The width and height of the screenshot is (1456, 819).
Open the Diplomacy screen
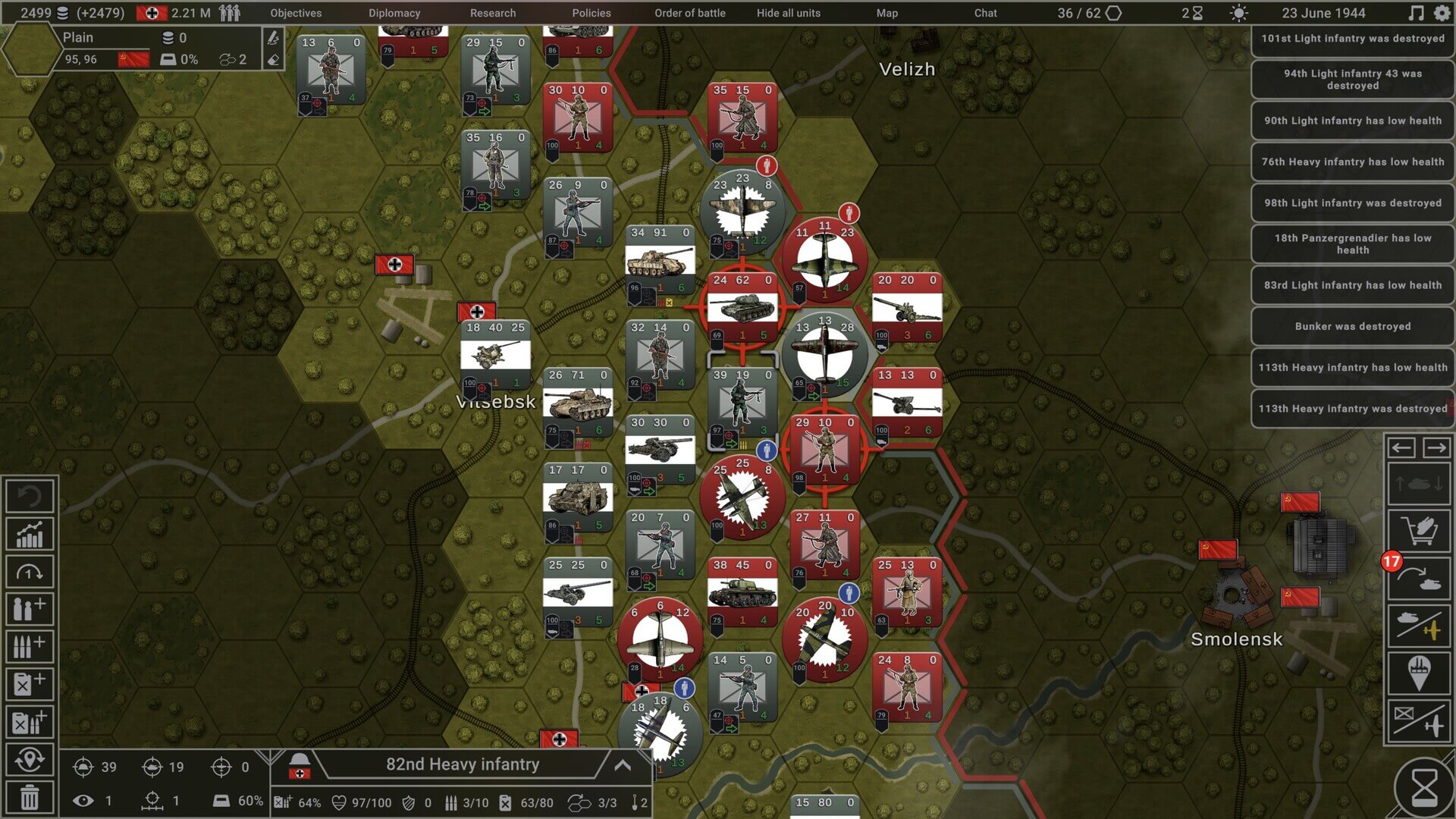394,13
